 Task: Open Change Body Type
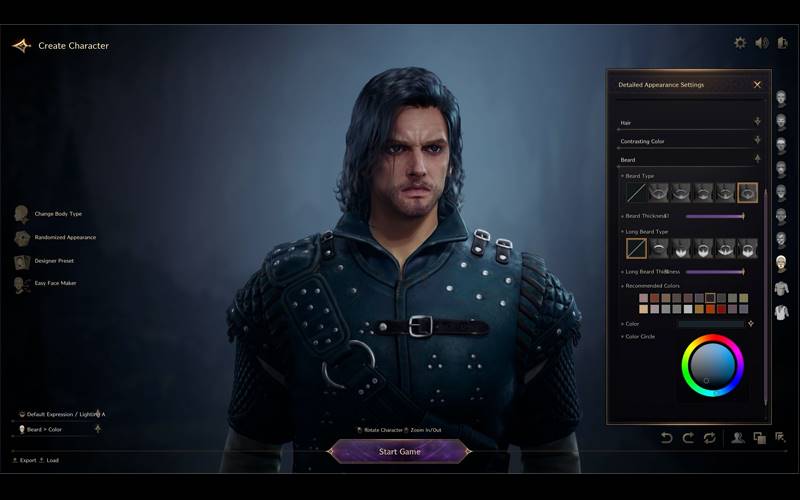pyautogui.click(x=57, y=214)
